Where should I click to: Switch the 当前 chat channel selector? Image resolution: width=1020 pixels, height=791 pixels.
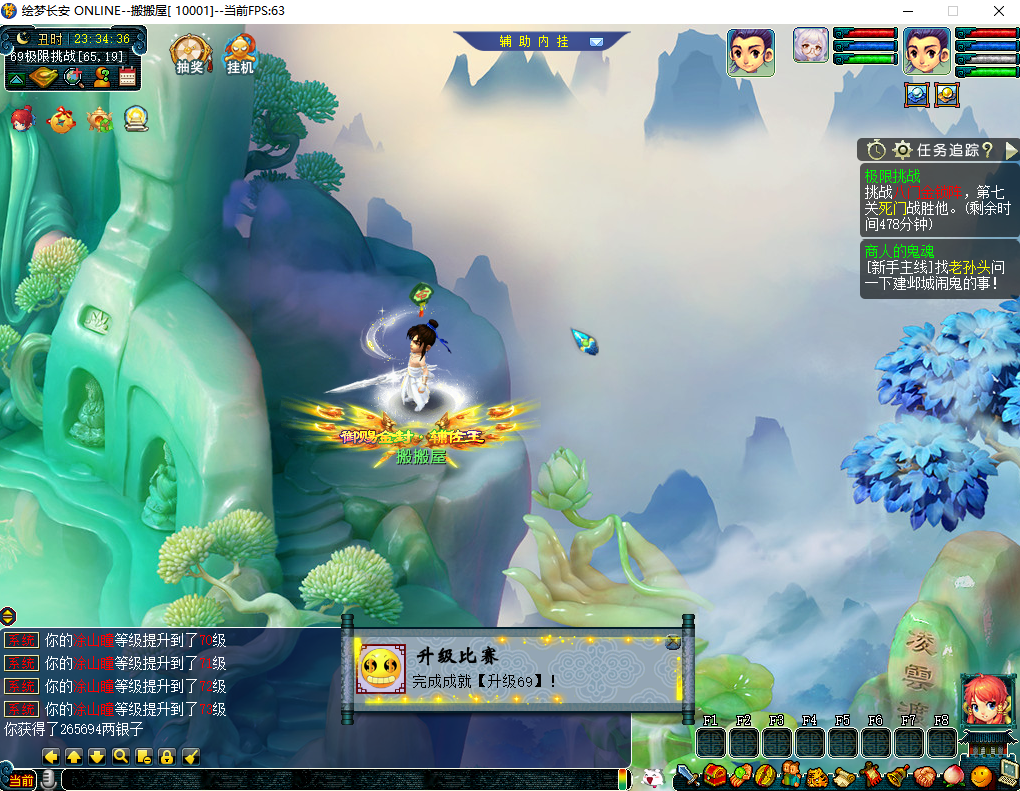(21, 780)
